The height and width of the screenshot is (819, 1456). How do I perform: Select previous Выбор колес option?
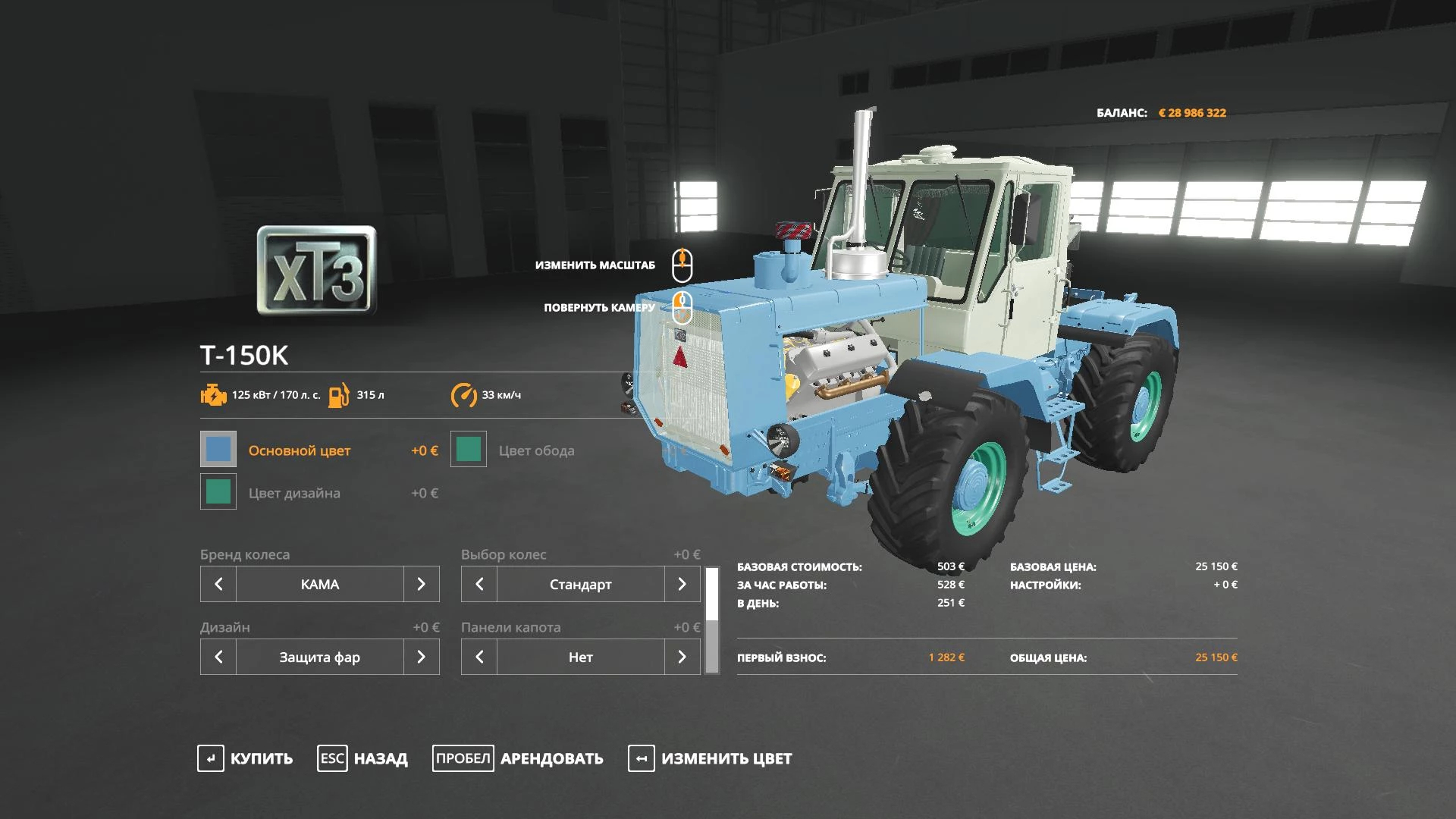[x=479, y=584]
